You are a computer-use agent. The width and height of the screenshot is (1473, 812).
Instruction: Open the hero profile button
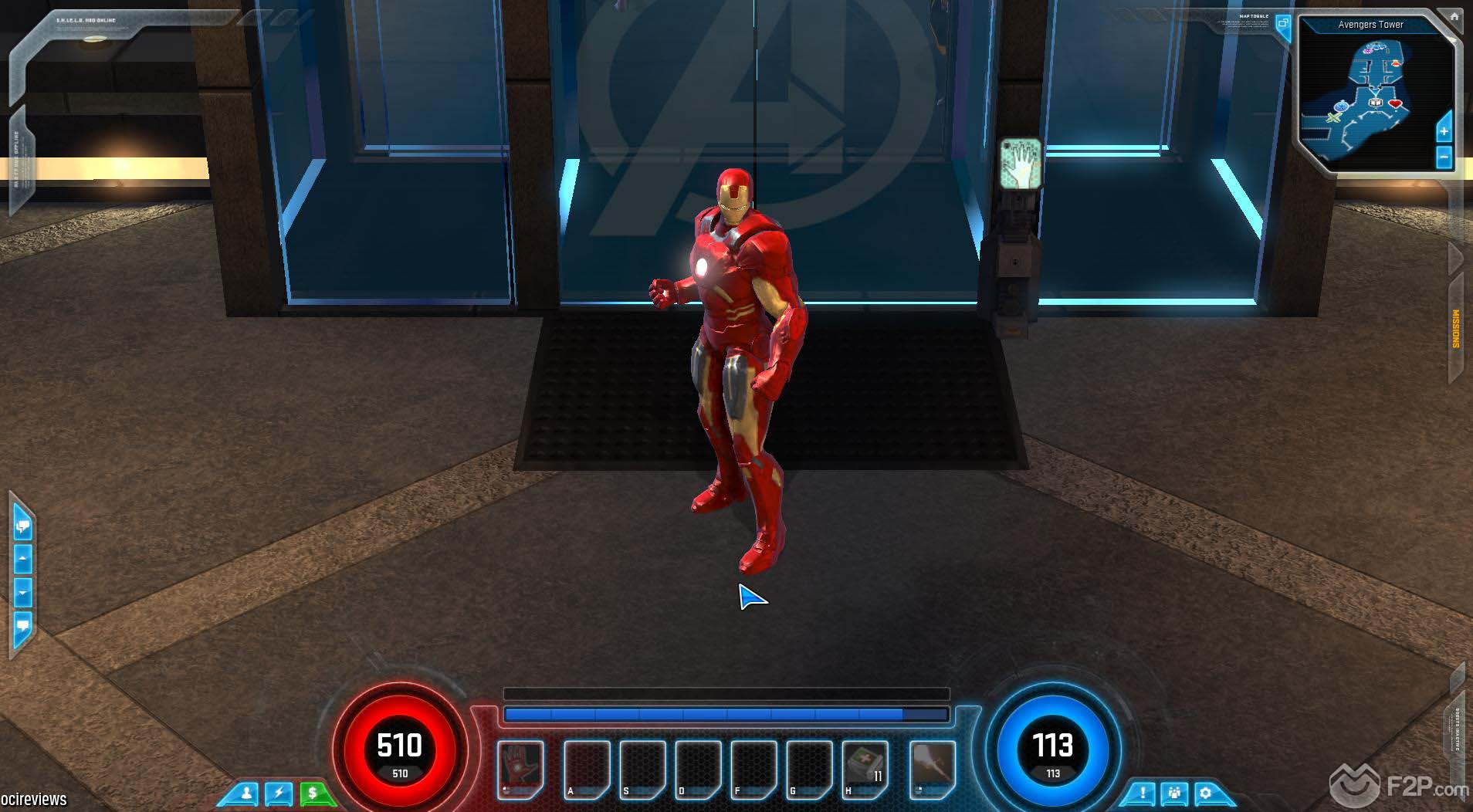247,793
